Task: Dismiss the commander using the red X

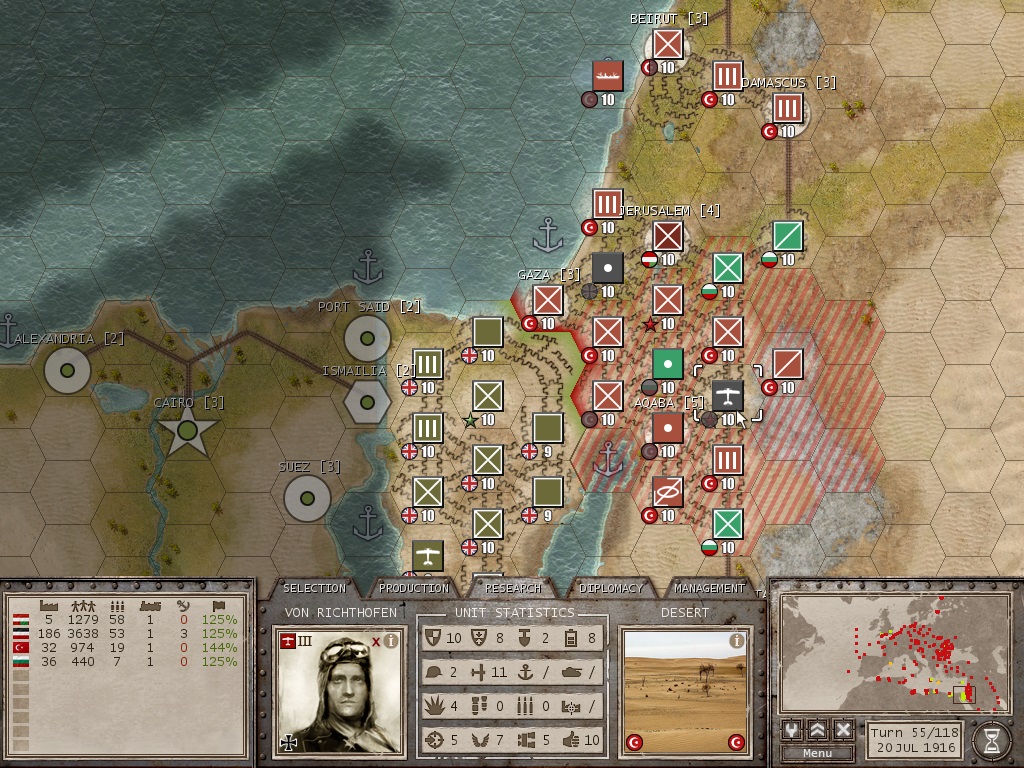Action: pyautogui.click(x=376, y=641)
